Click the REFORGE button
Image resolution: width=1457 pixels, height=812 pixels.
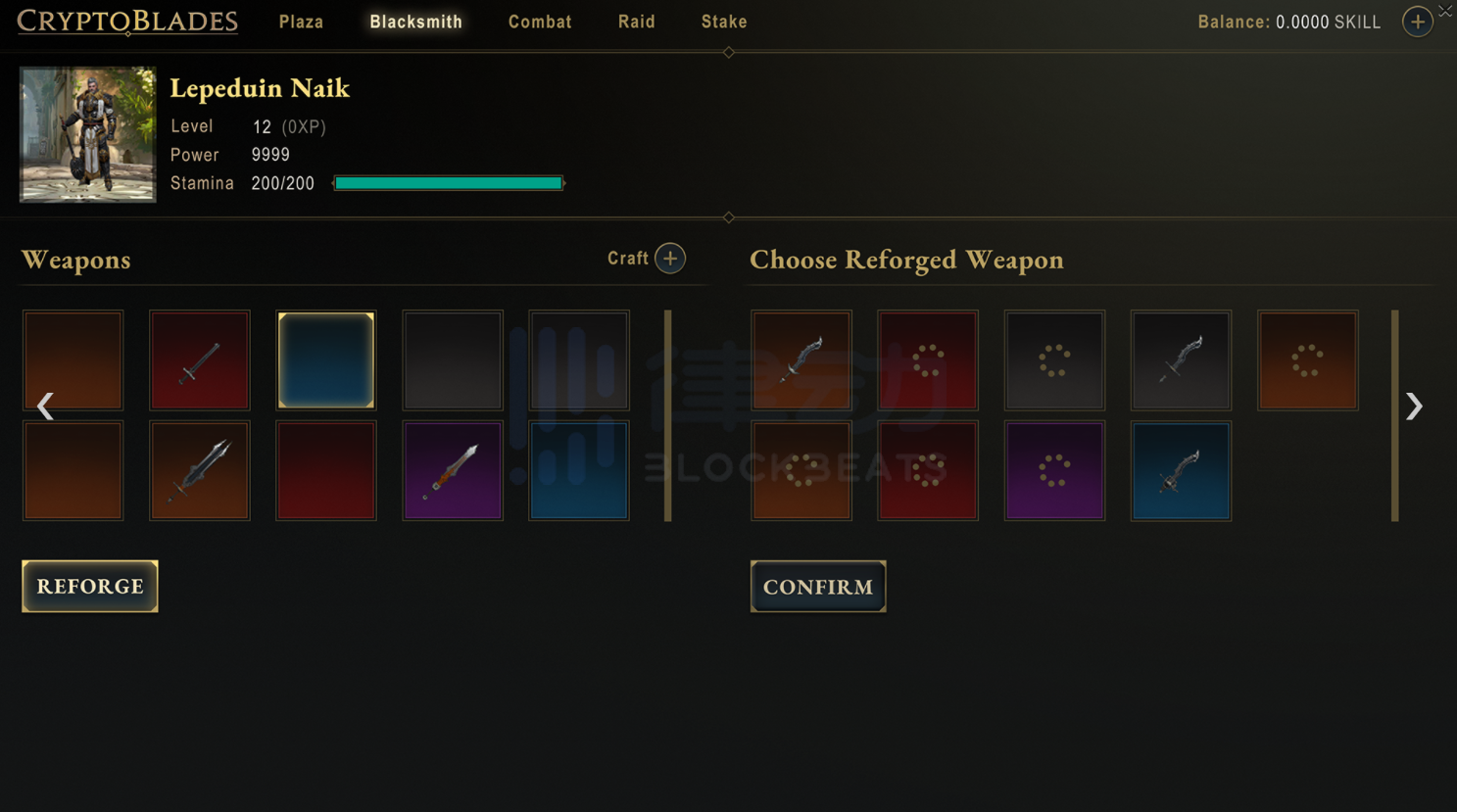tap(90, 586)
